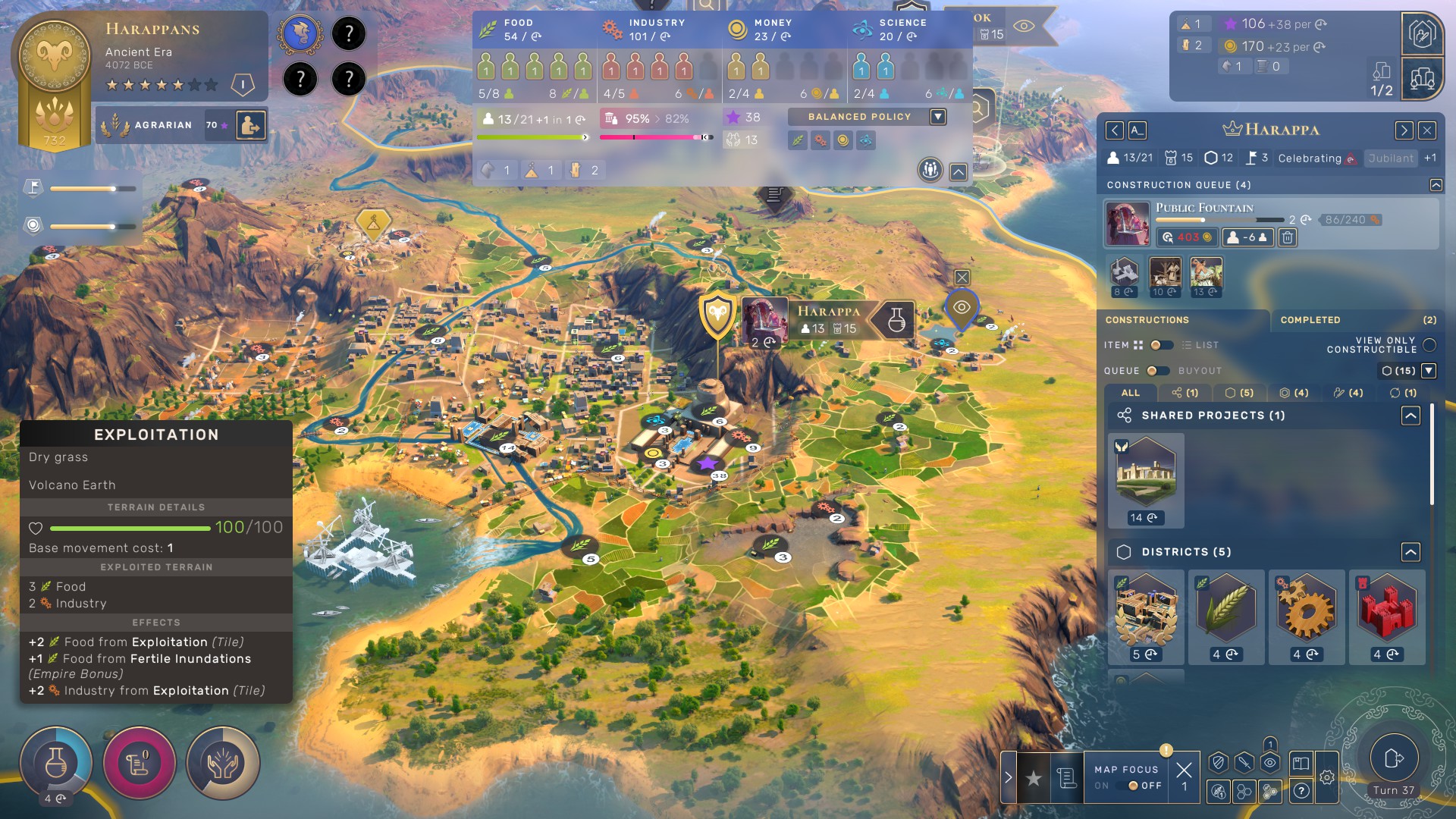Open the research flask screen
This screenshot has height=819, width=1456.
point(56,763)
